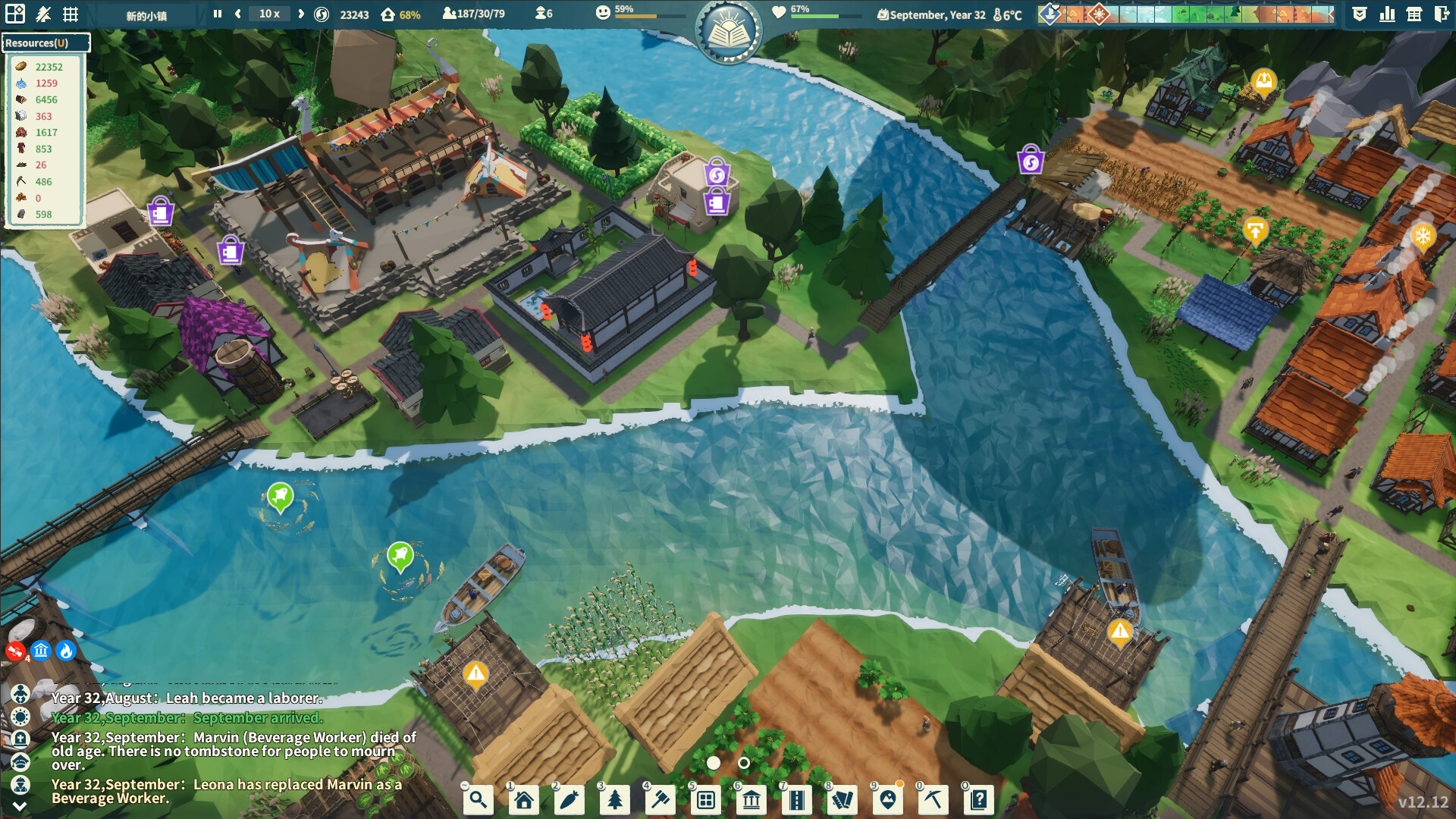This screenshot has height=819, width=1456.
Task: Click the chevron to increase game speed
Action: pos(301,13)
